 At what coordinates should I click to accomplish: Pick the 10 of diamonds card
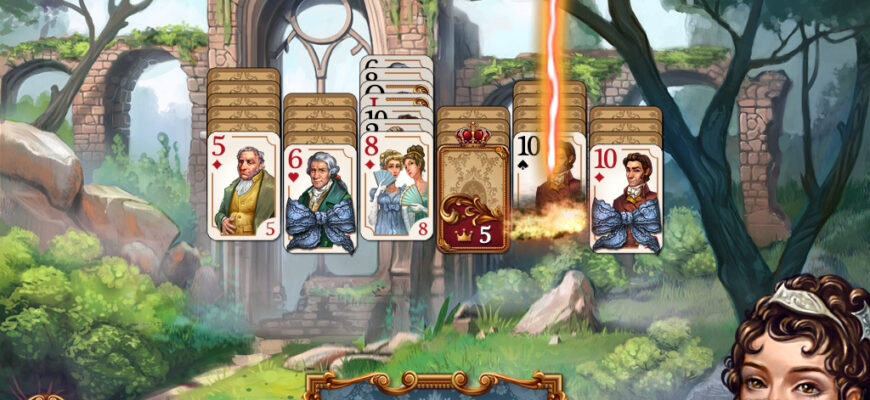[626, 190]
